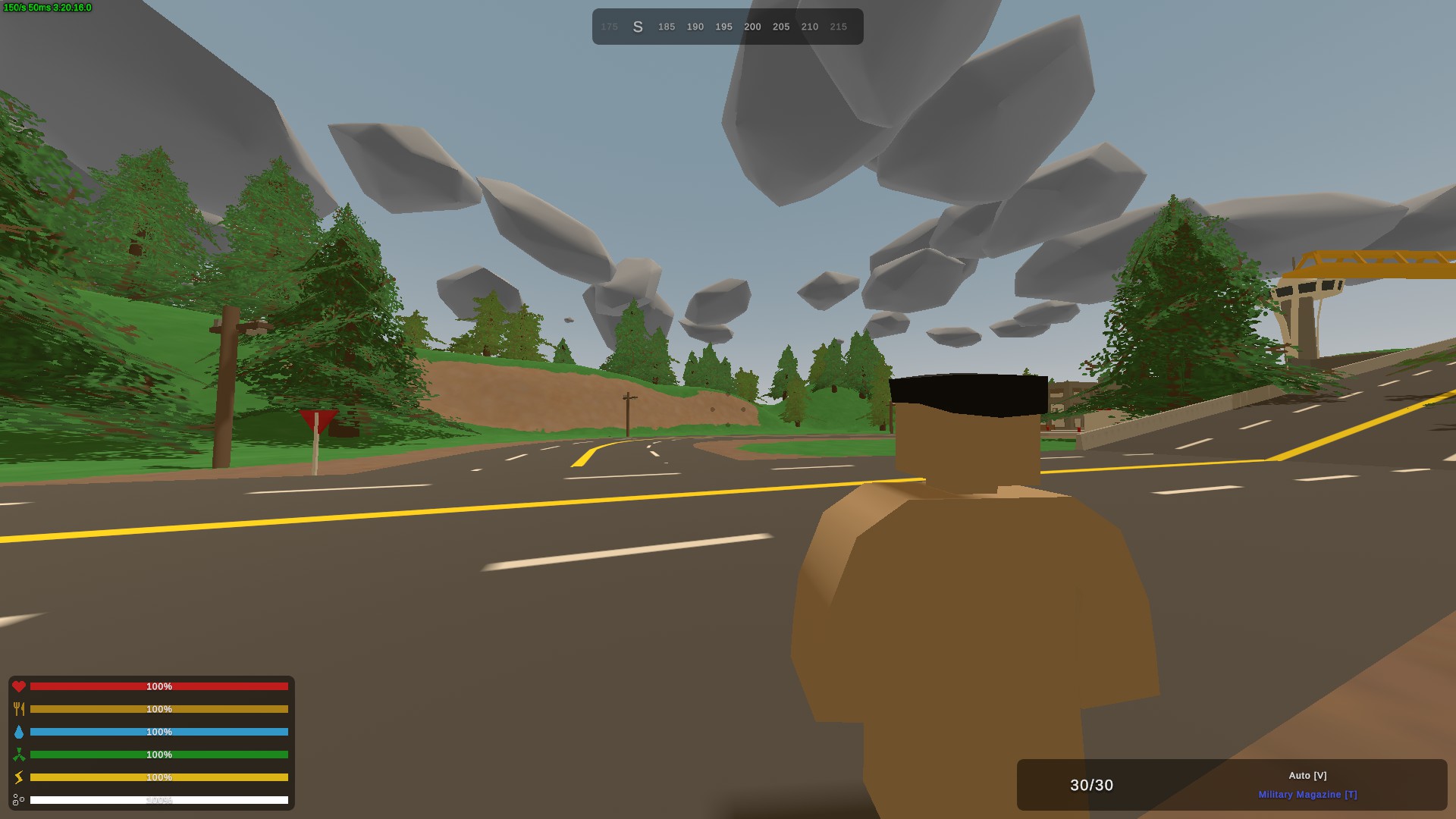1456x819 pixels.
Task: Click the yellow lightning stamina icon
Action: 20,777
